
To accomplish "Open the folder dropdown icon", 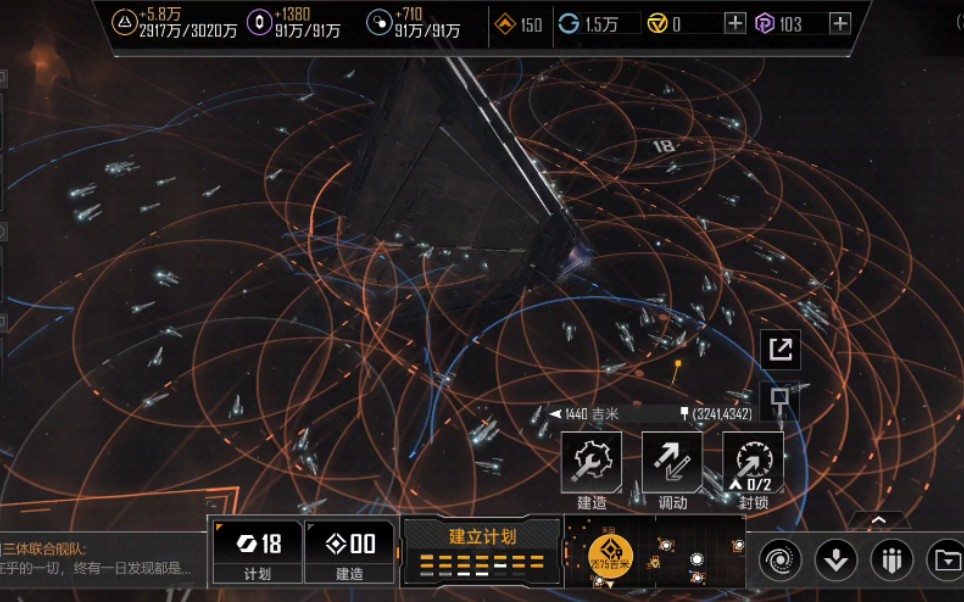I will 945,560.
